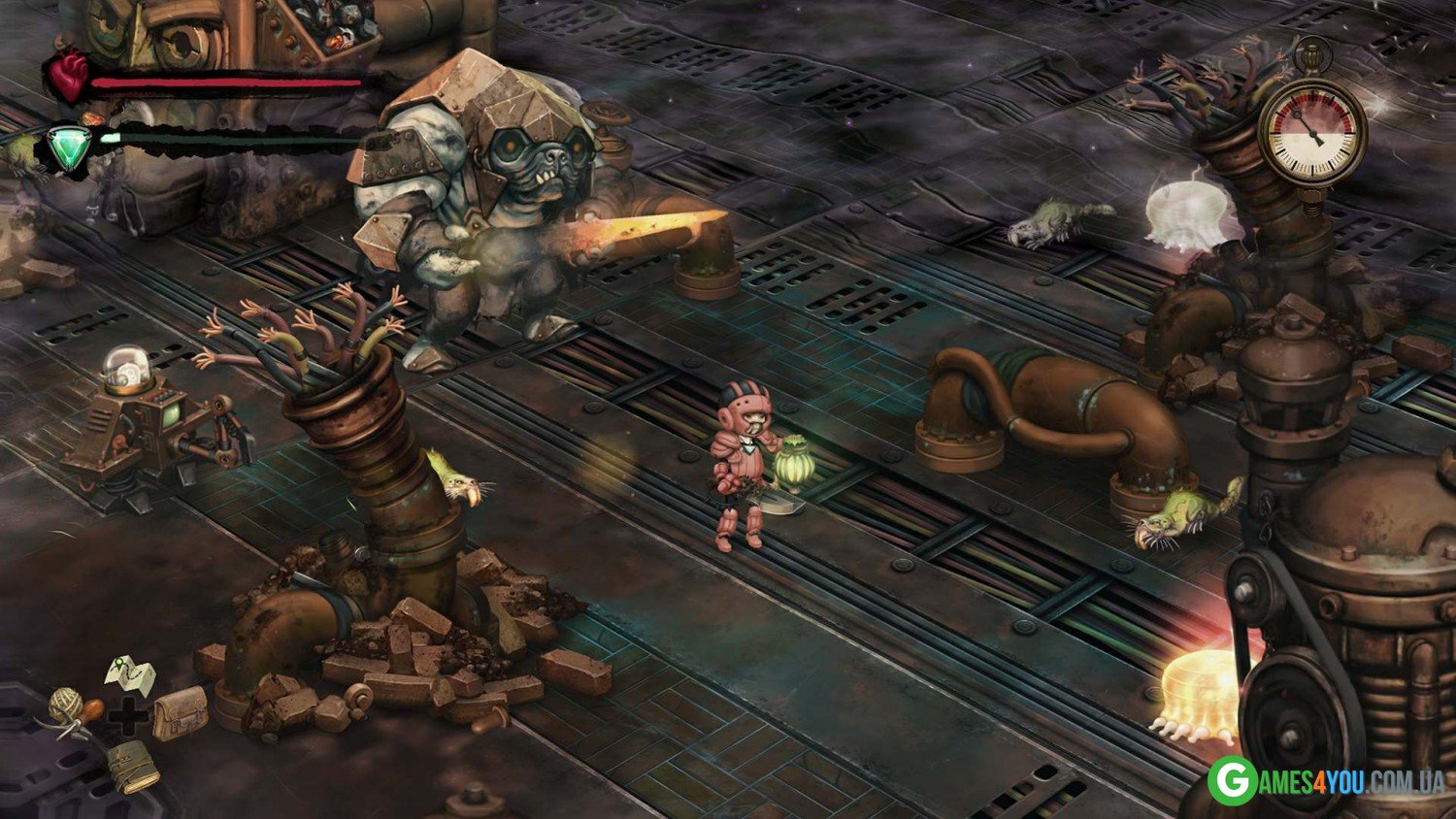Open the tied journal book
The height and width of the screenshot is (819, 1456).
133,767
